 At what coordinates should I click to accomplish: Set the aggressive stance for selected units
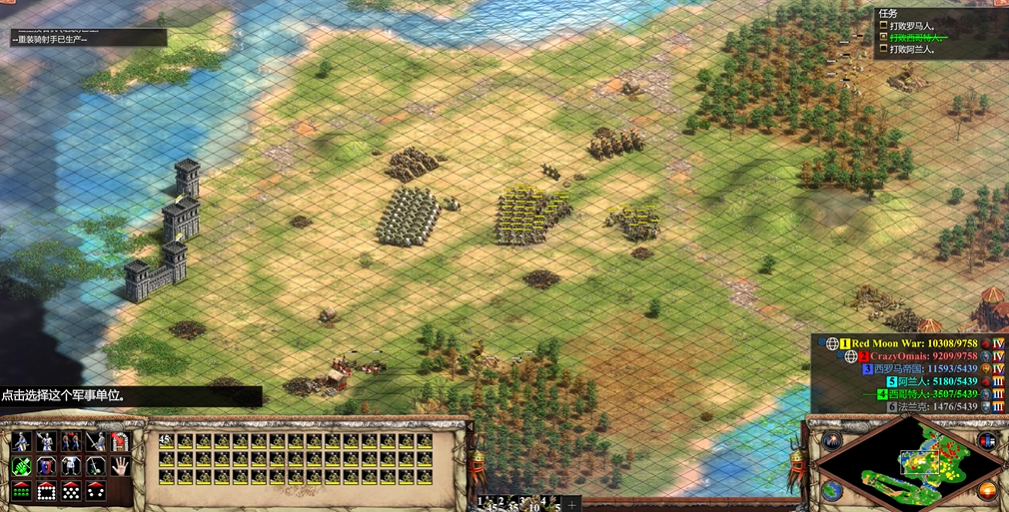pos(21,441)
